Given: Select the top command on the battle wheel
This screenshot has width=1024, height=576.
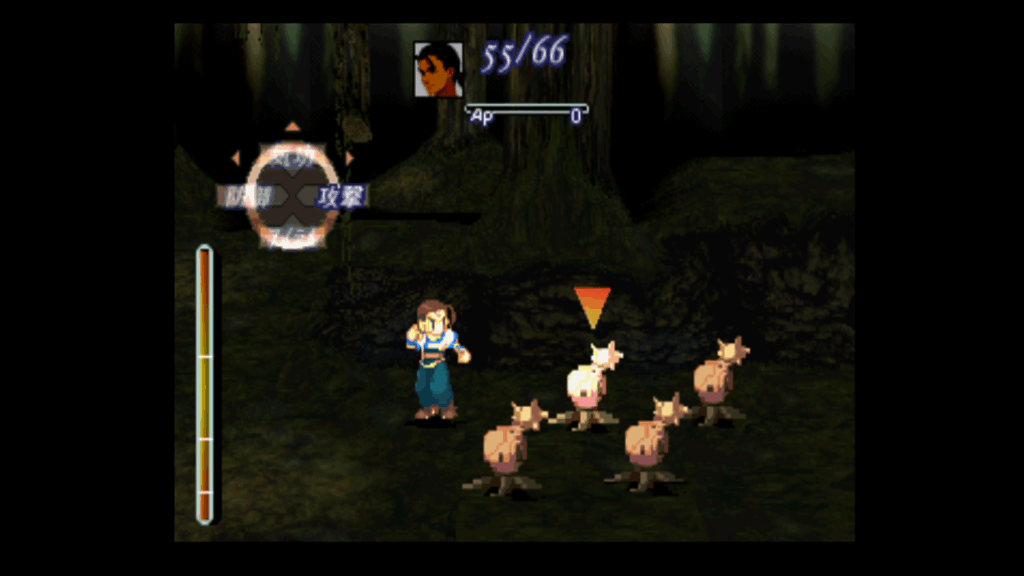Looking at the screenshot, I should pyautogui.click(x=292, y=156).
